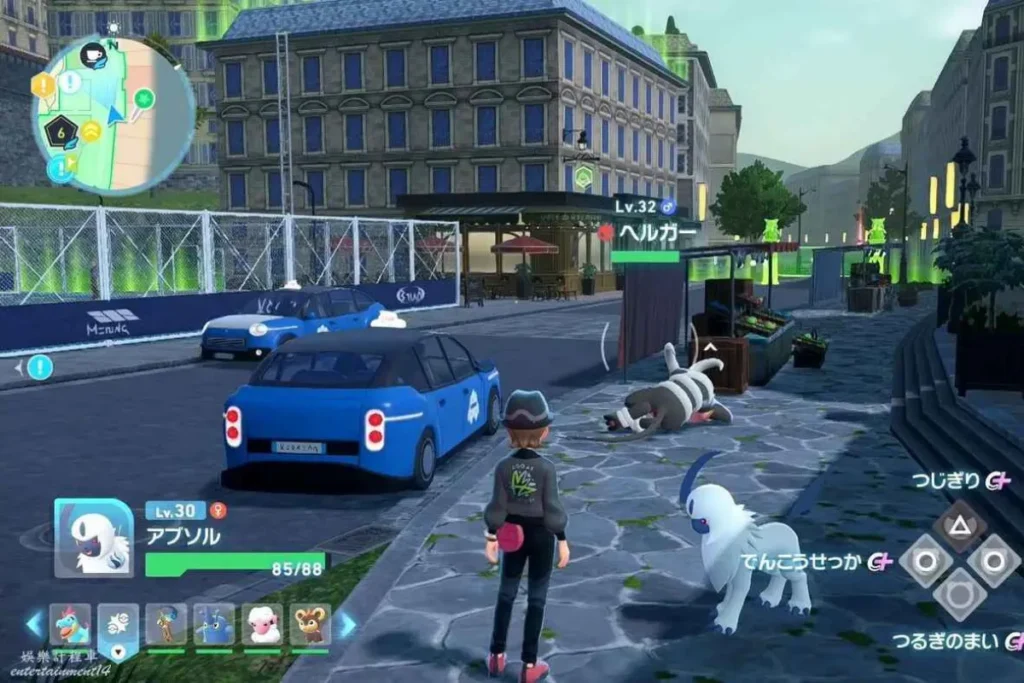Select the Litleo lion cub party slot
1024x683 pixels.
(x=310, y=624)
